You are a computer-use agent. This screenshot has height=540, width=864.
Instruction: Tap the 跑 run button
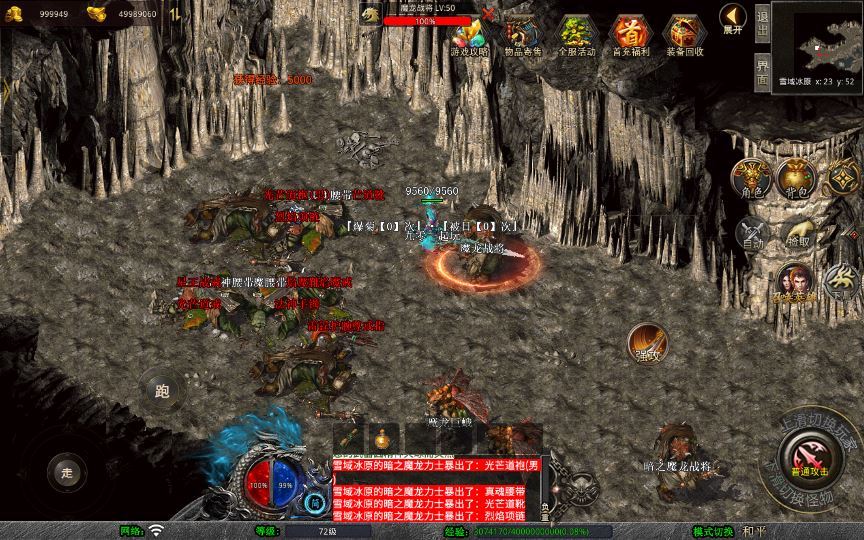pos(161,390)
